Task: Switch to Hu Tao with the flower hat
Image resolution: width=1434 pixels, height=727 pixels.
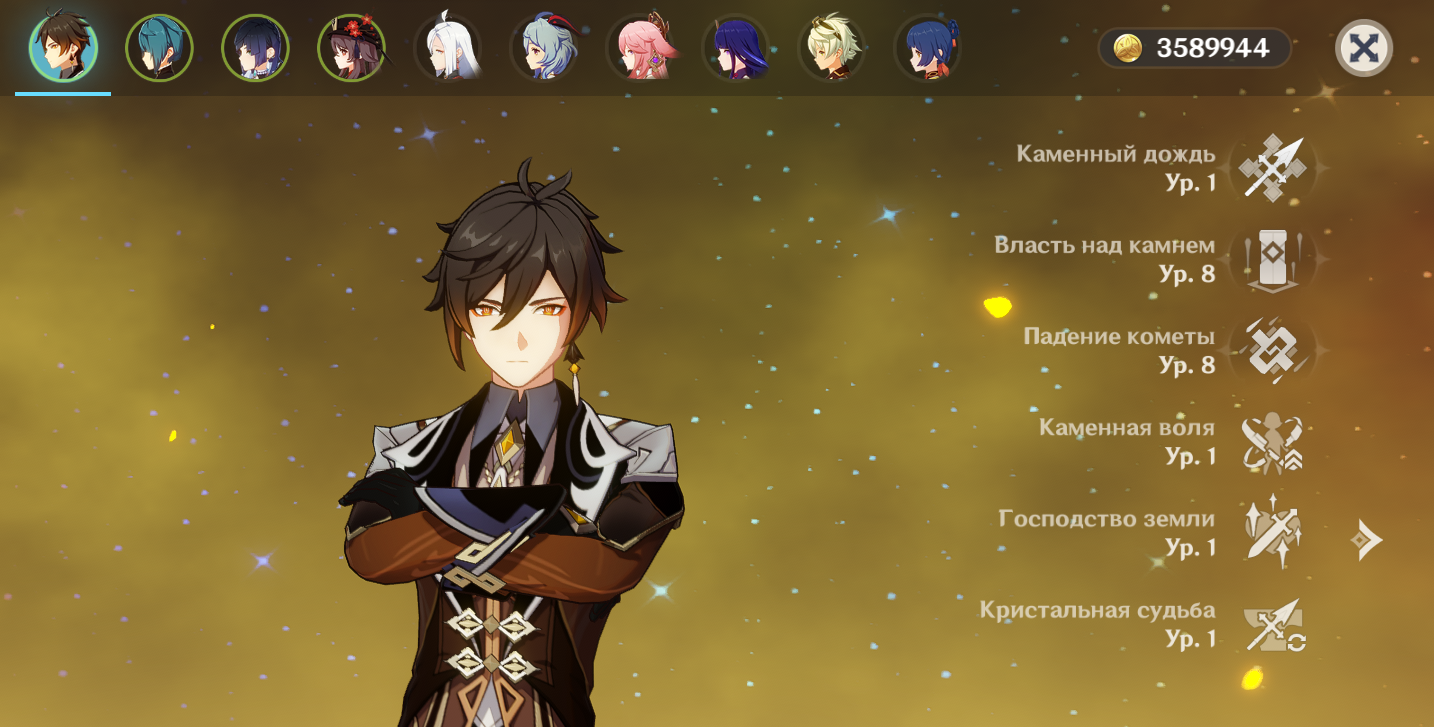Action: (x=351, y=48)
